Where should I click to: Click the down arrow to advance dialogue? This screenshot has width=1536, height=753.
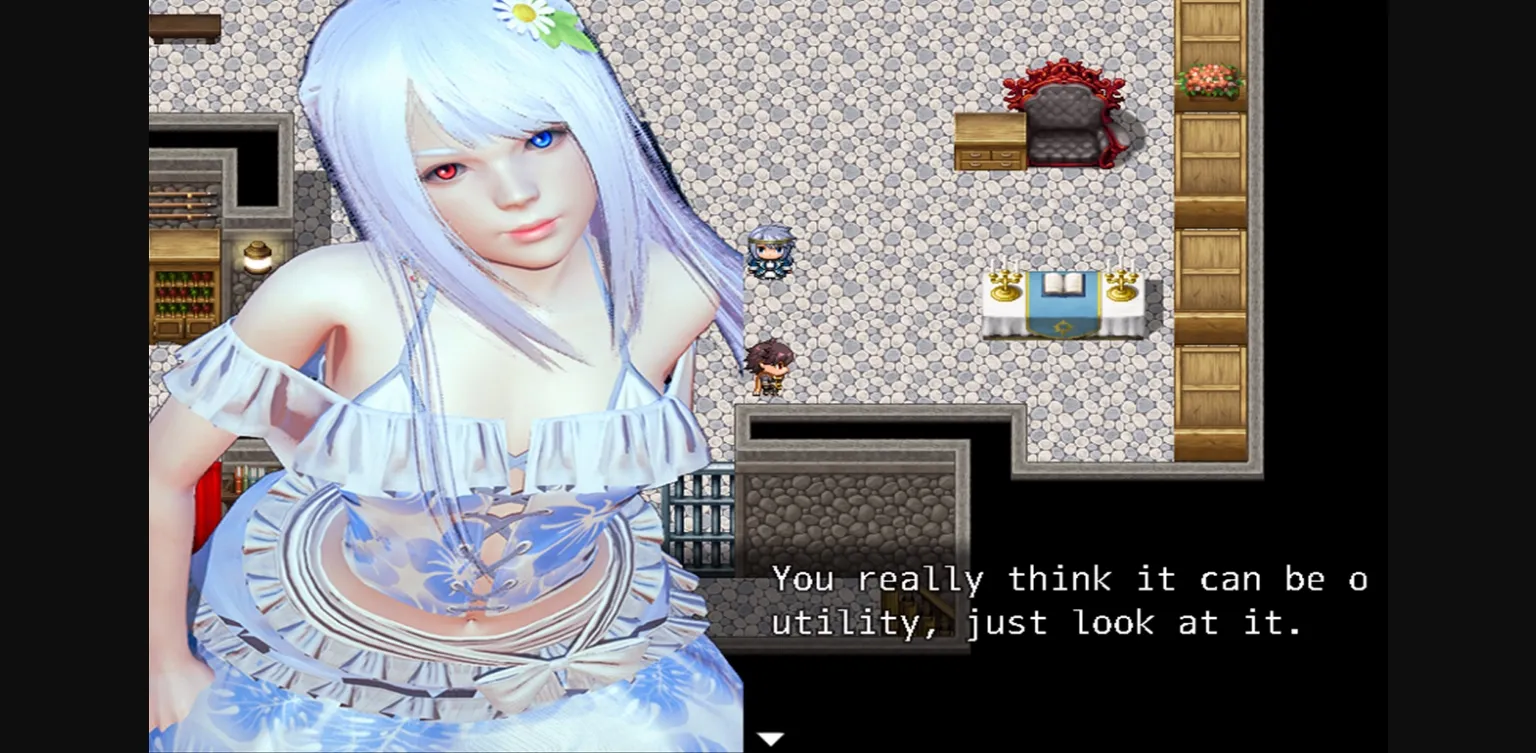click(x=770, y=737)
